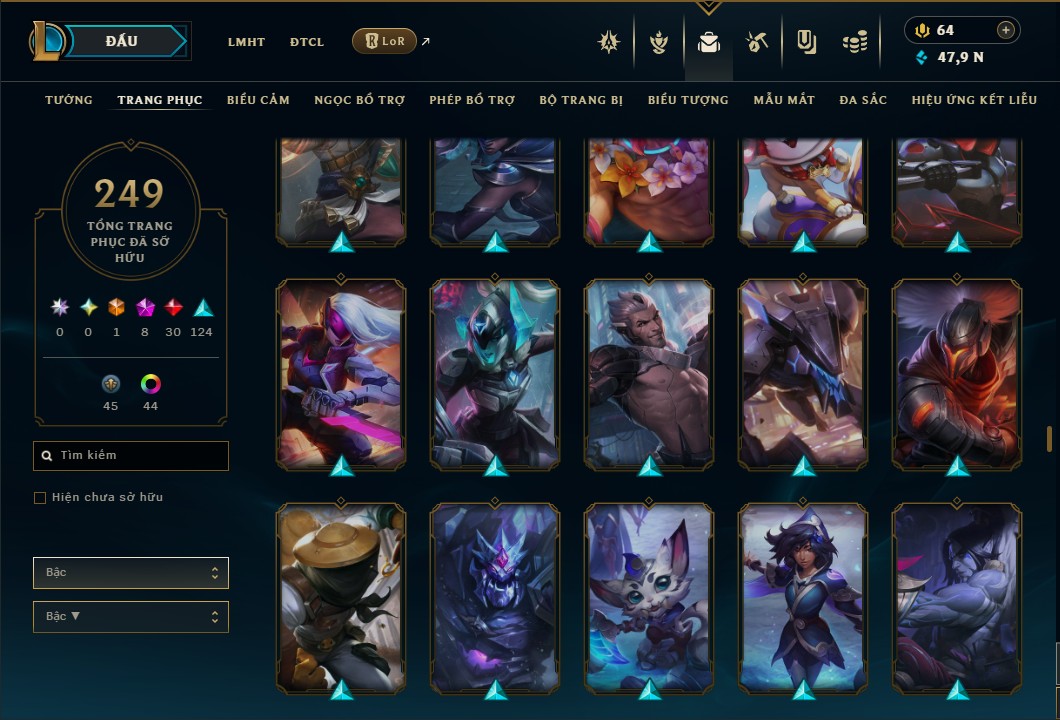Select the BIỂU TƯỢNG tab

[688, 100]
